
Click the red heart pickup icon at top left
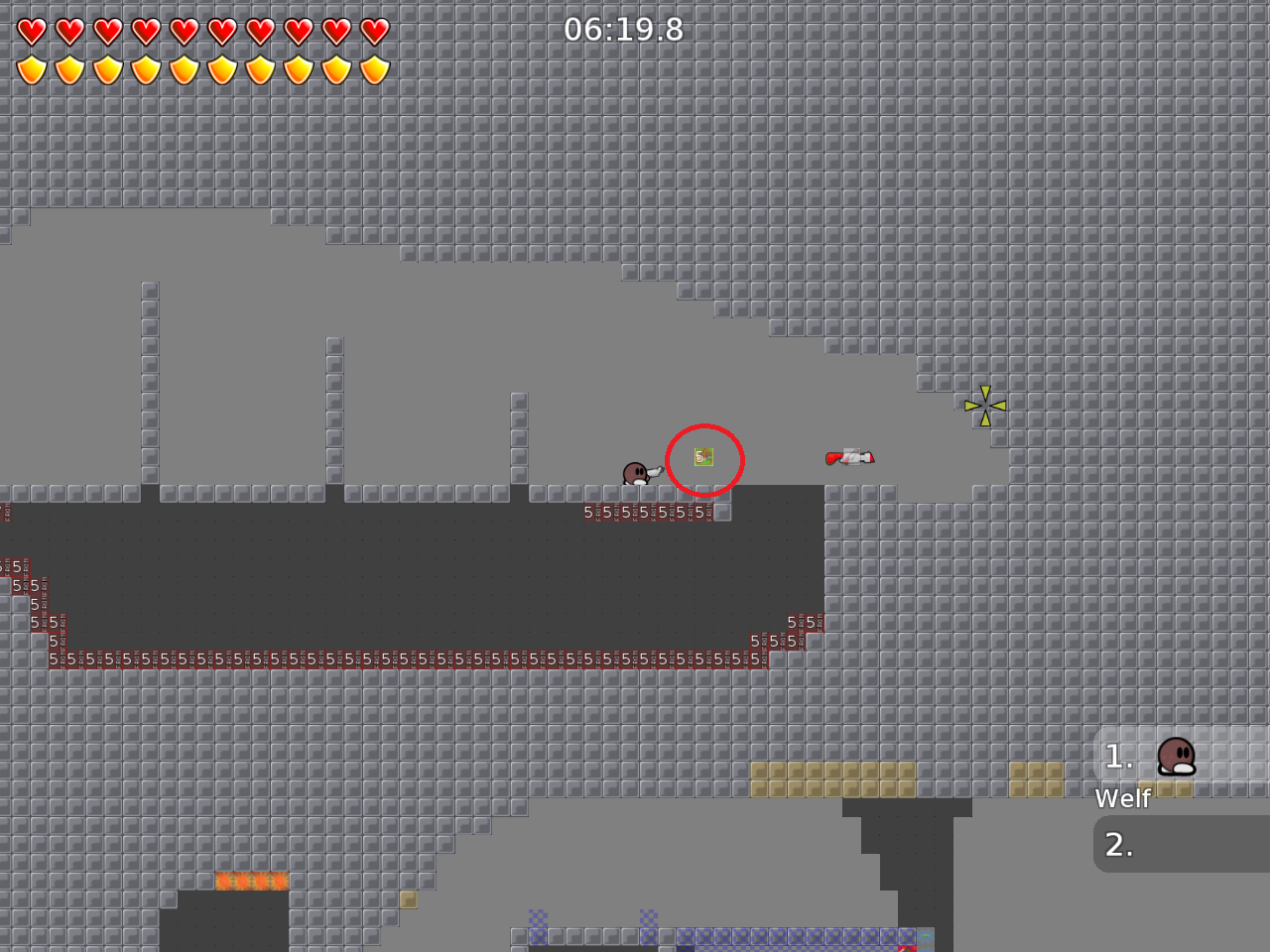click(x=31, y=31)
